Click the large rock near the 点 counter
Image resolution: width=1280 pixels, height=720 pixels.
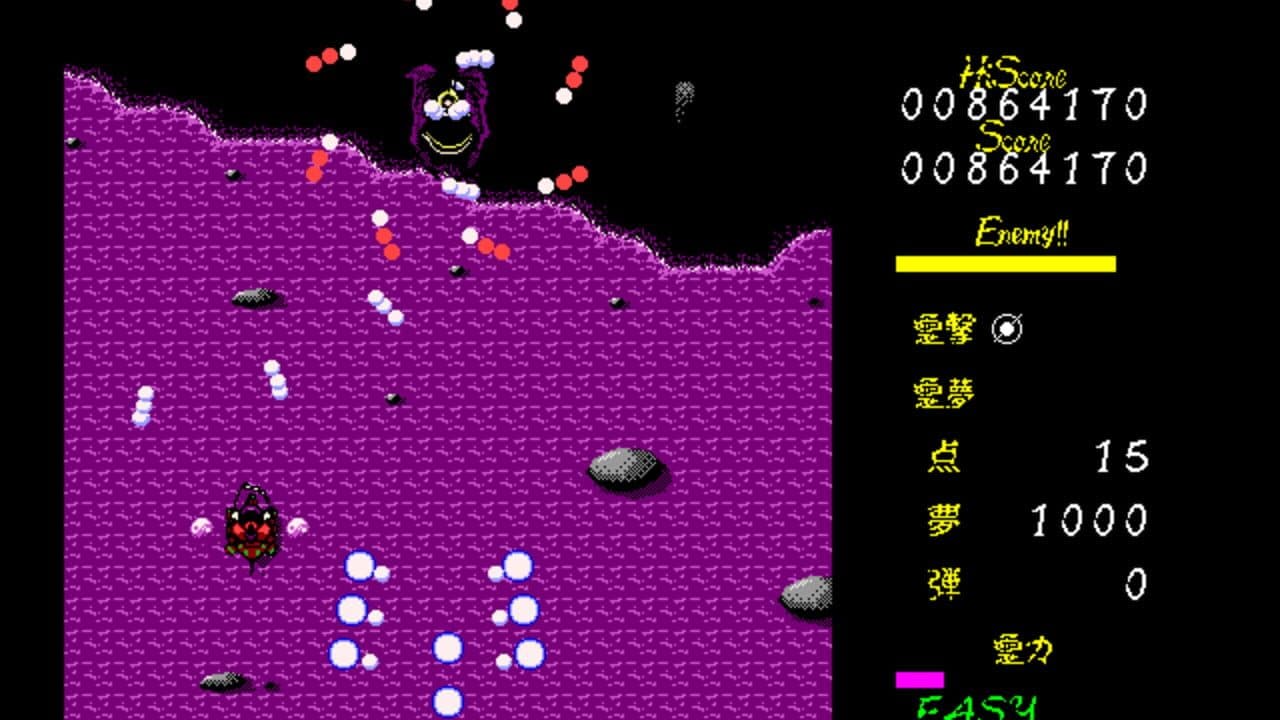click(620, 466)
